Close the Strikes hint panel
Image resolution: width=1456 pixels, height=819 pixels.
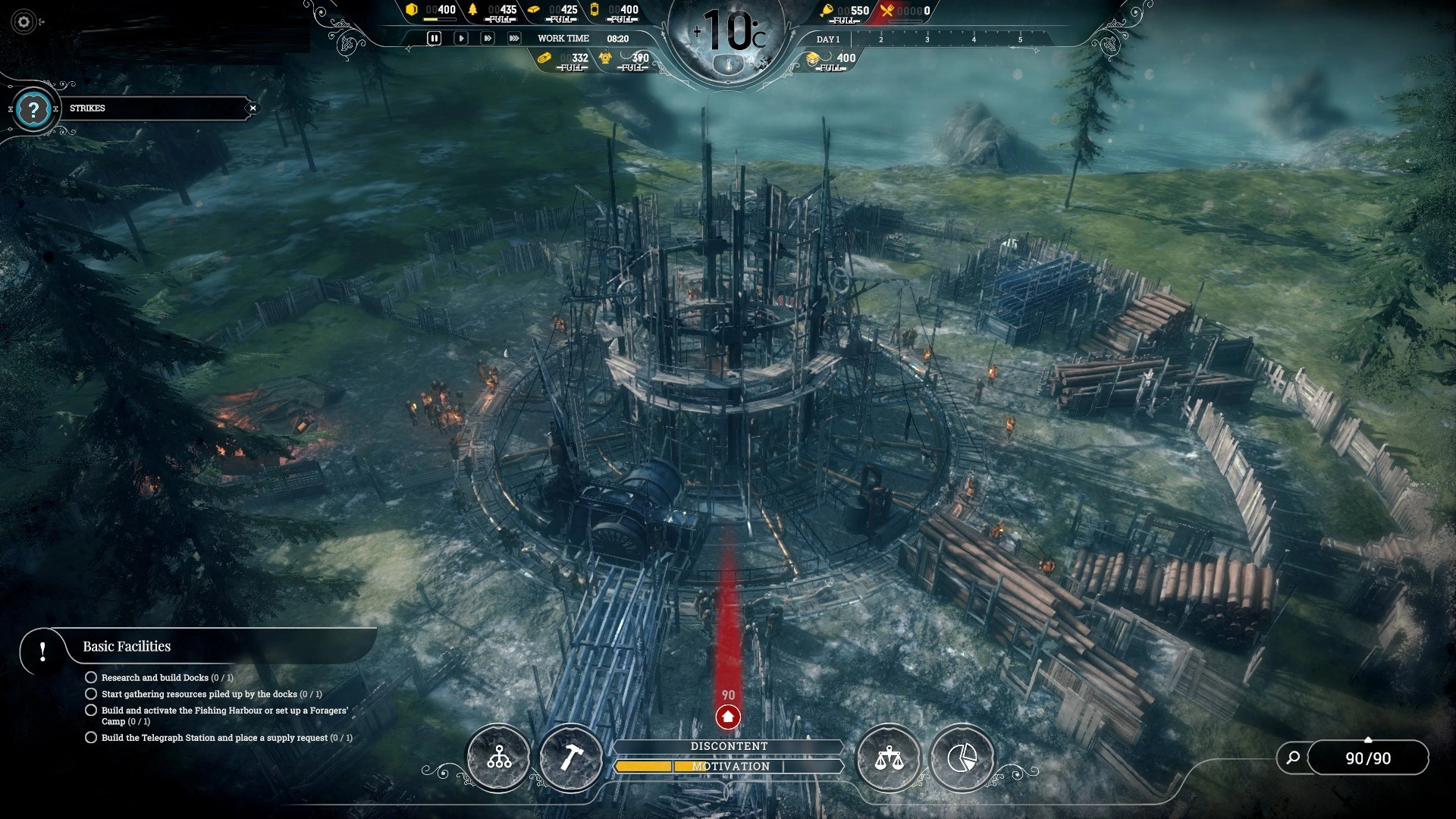(x=253, y=108)
